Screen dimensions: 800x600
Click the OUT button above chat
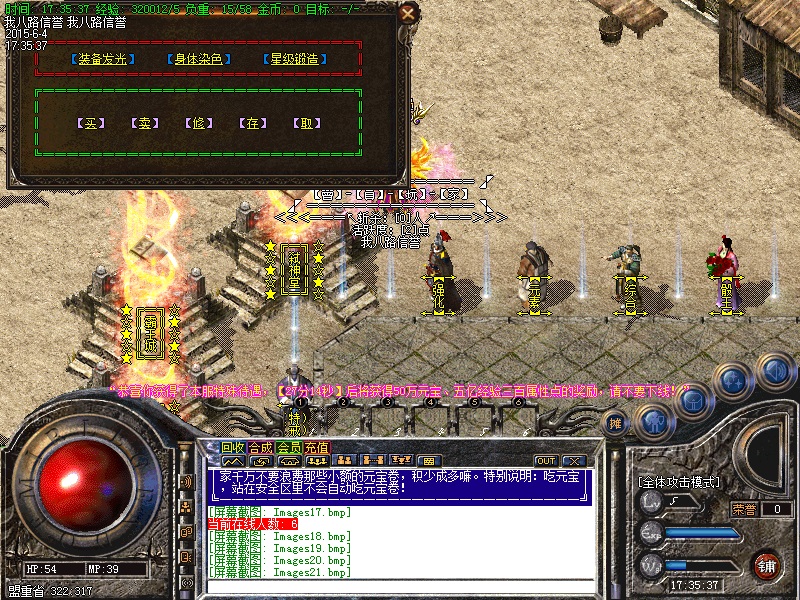click(x=546, y=461)
